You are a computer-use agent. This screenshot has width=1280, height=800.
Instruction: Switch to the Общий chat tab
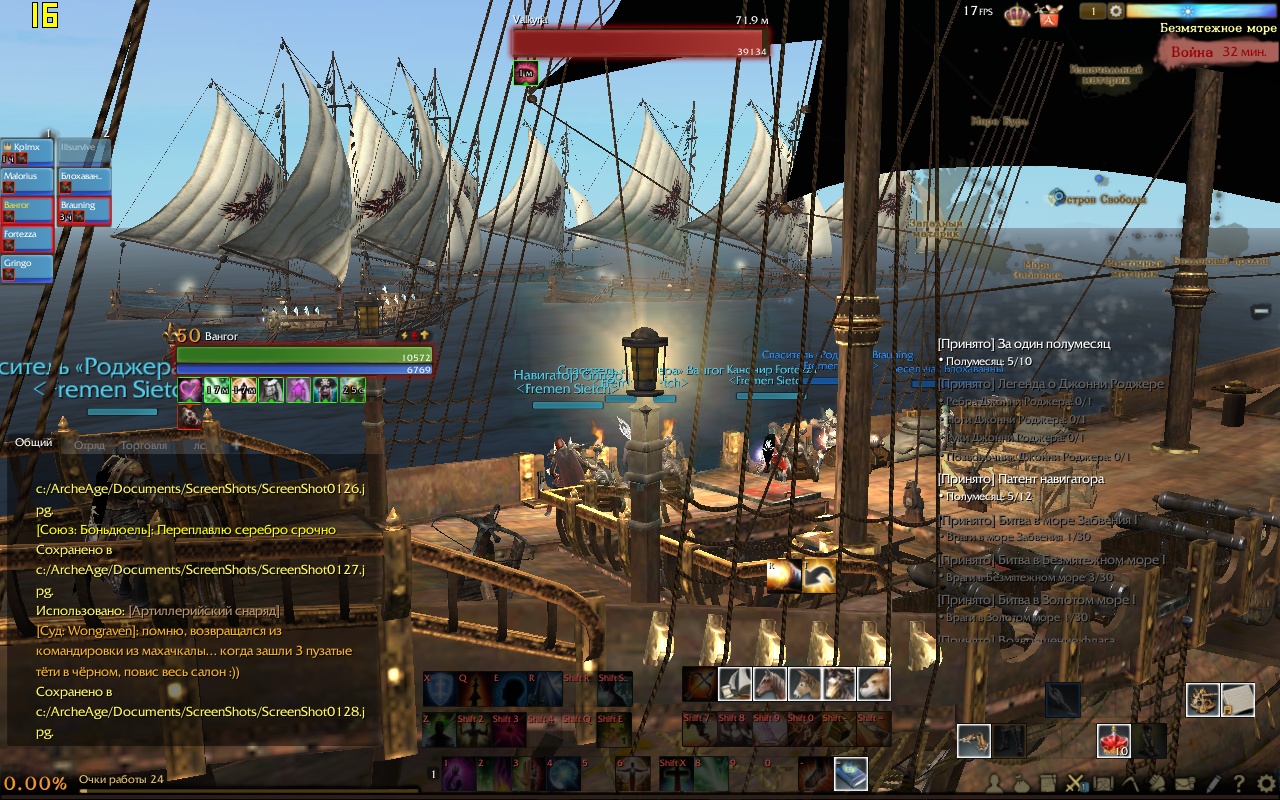[34, 443]
